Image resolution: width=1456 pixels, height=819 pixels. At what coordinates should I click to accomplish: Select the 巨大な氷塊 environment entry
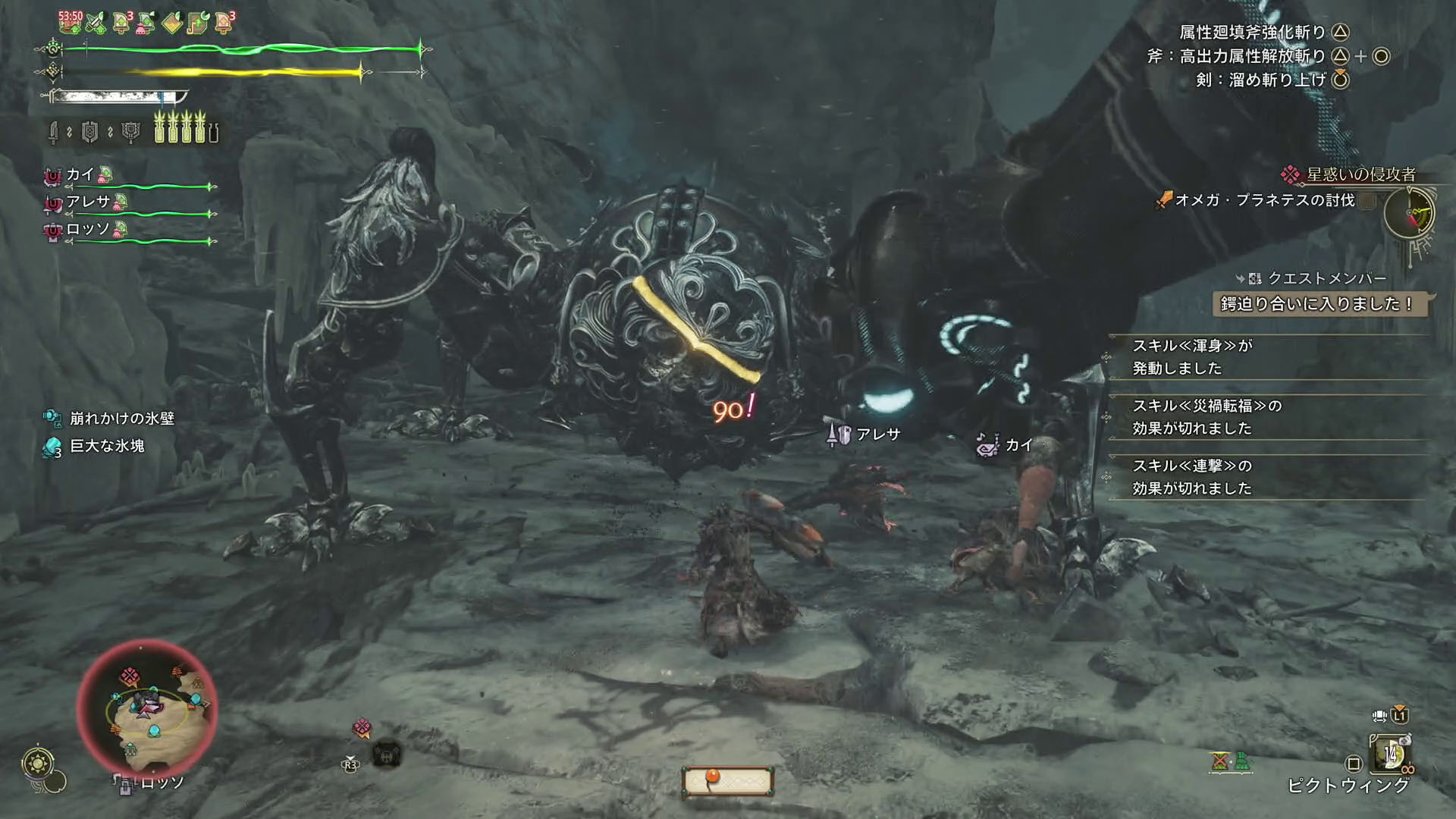click(x=106, y=446)
